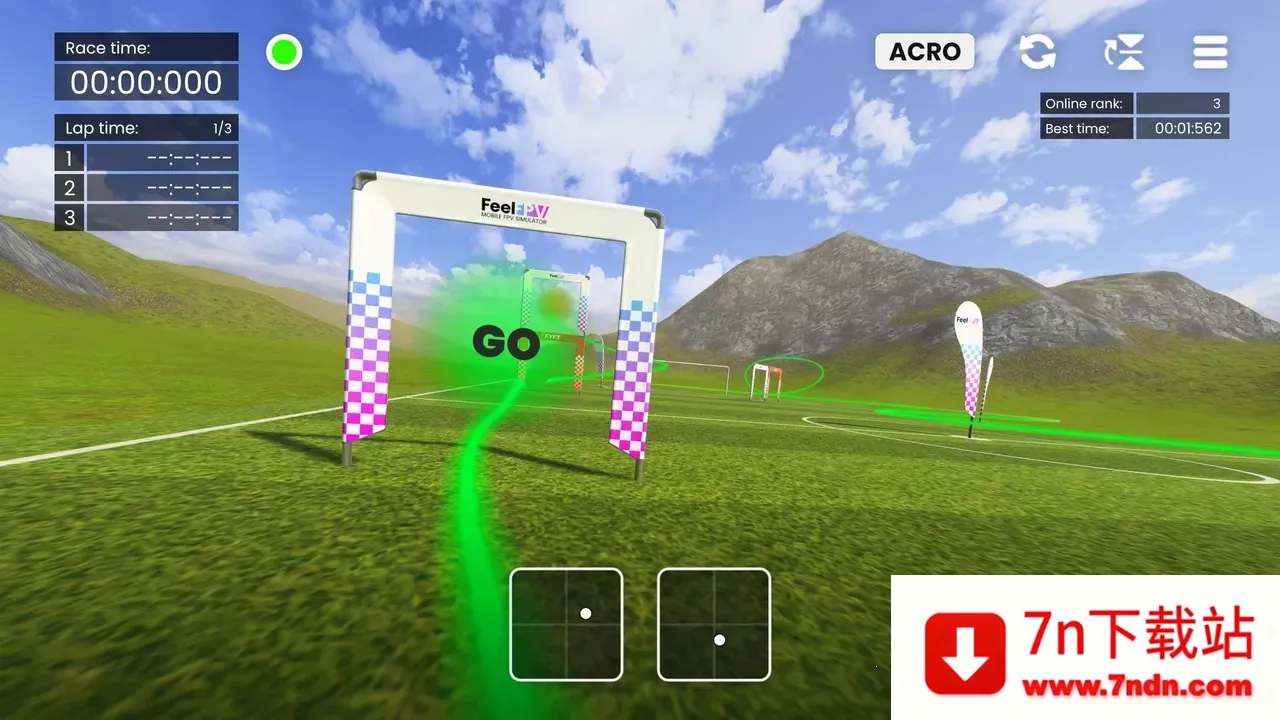Screen dimensions: 1280x720
Task: Toggle the ACRO flight mode
Action: [x=924, y=52]
